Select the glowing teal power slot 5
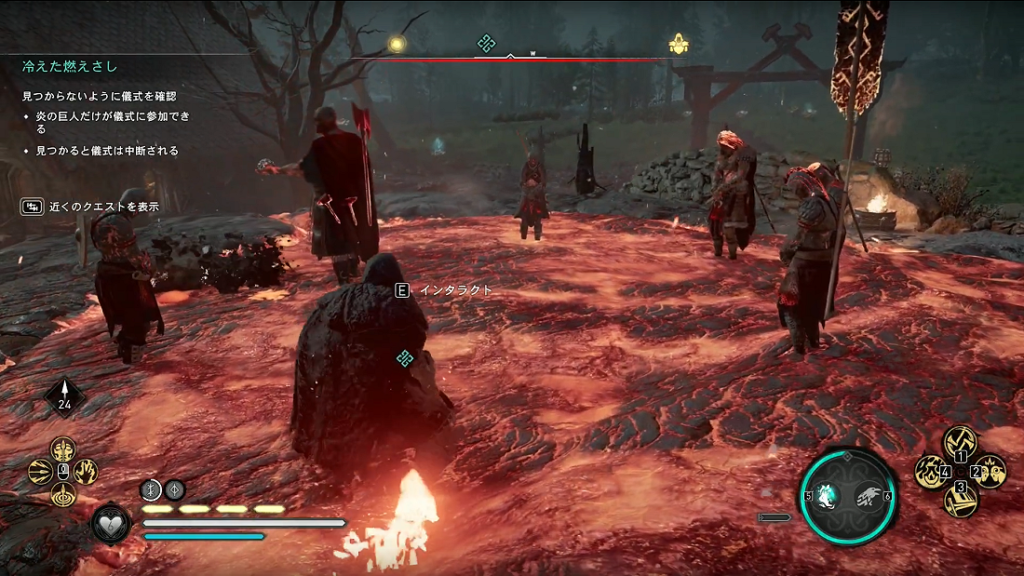This screenshot has height=576, width=1024. click(828, 495)
